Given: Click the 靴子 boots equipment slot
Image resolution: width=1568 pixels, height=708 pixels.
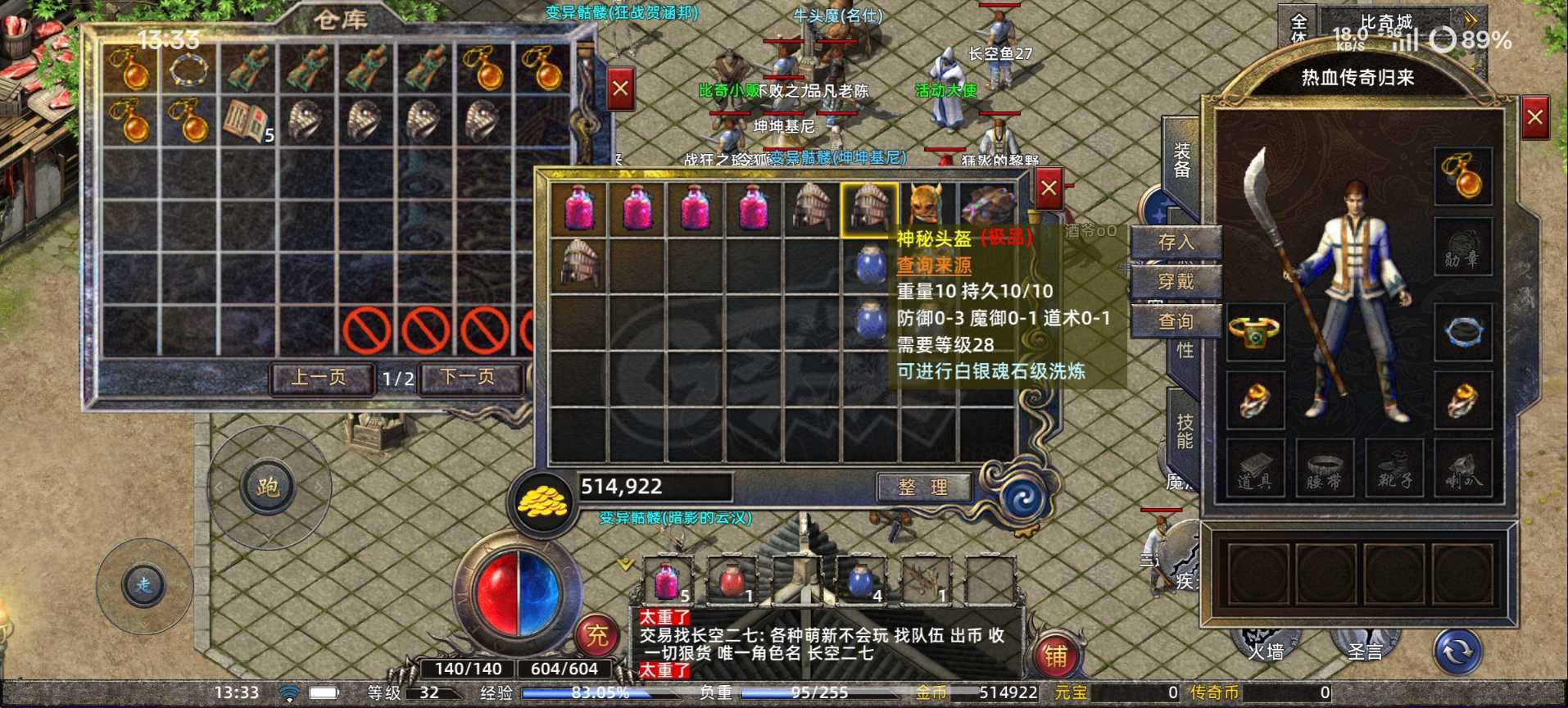Looking at the screenshot, I should (x=1394, y=469).
